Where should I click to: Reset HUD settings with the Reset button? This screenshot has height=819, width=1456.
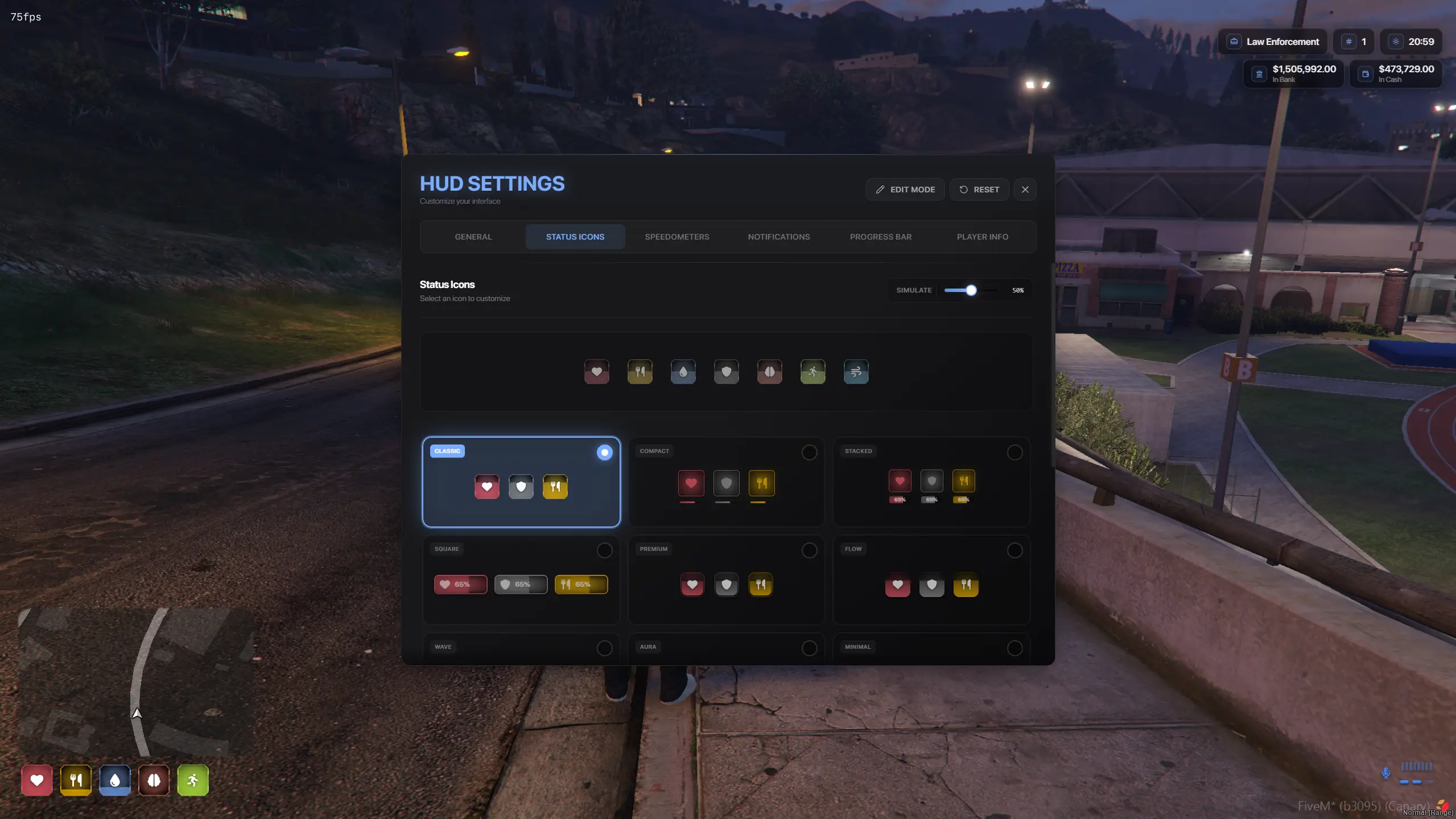[979, 189]
